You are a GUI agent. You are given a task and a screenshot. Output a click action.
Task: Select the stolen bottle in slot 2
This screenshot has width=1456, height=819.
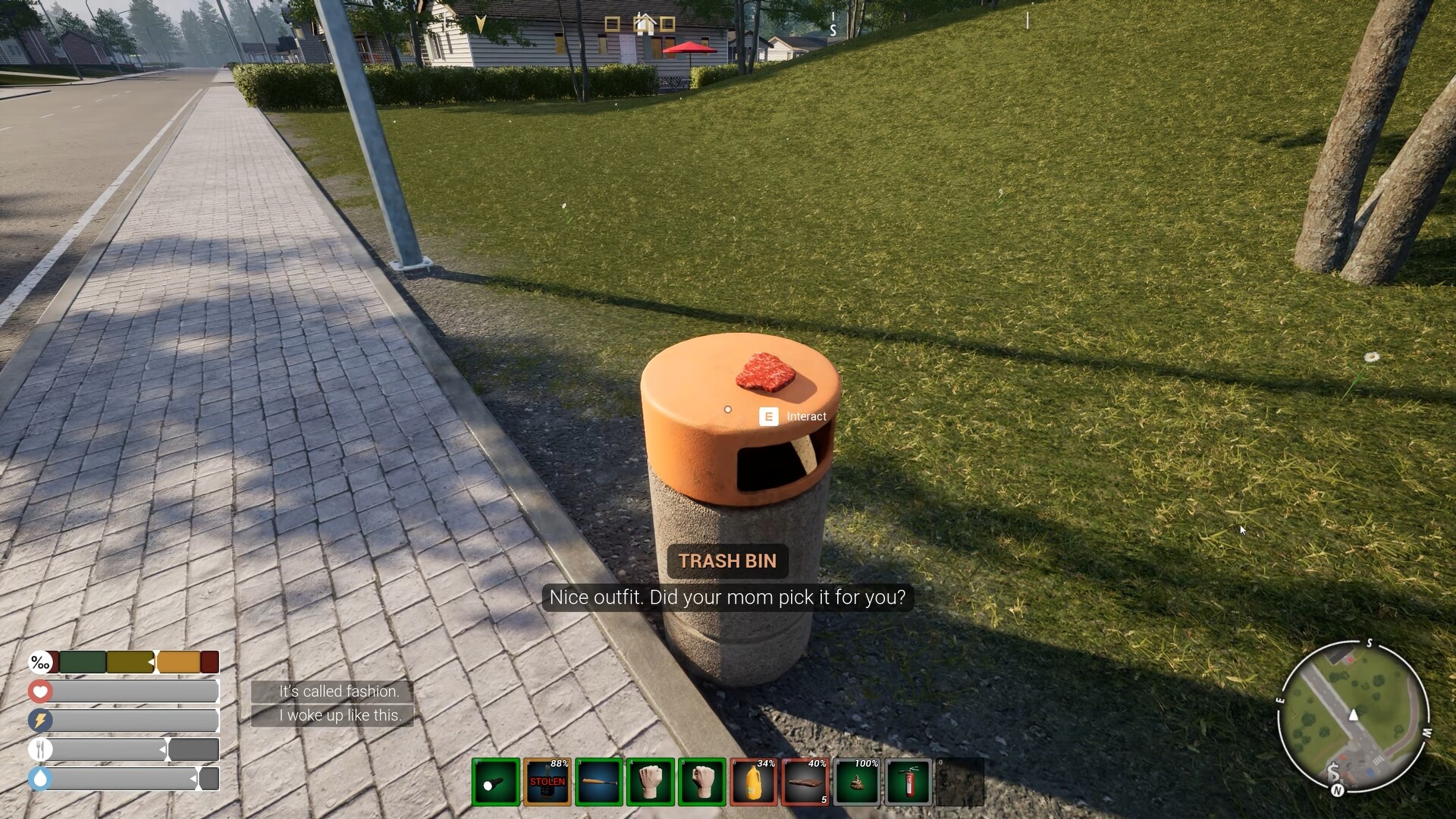click(x=548, y=783)
